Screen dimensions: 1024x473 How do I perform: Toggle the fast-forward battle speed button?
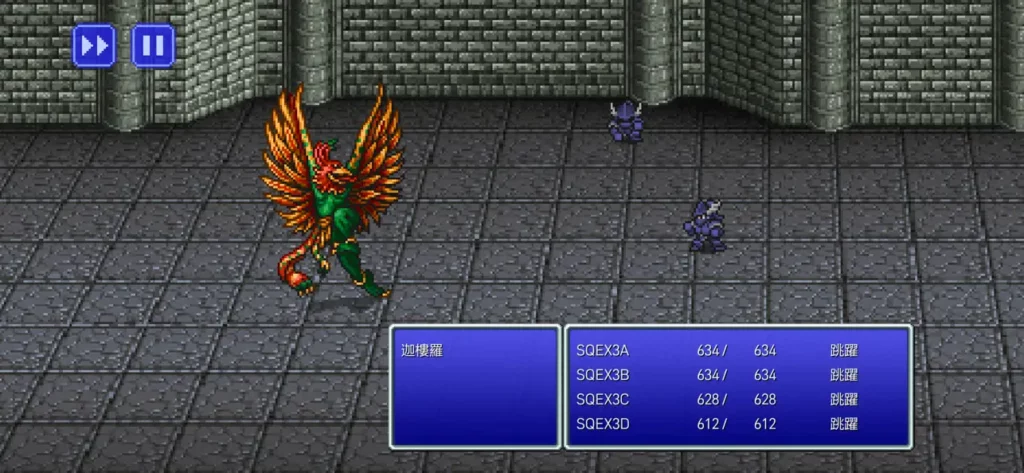93,45
